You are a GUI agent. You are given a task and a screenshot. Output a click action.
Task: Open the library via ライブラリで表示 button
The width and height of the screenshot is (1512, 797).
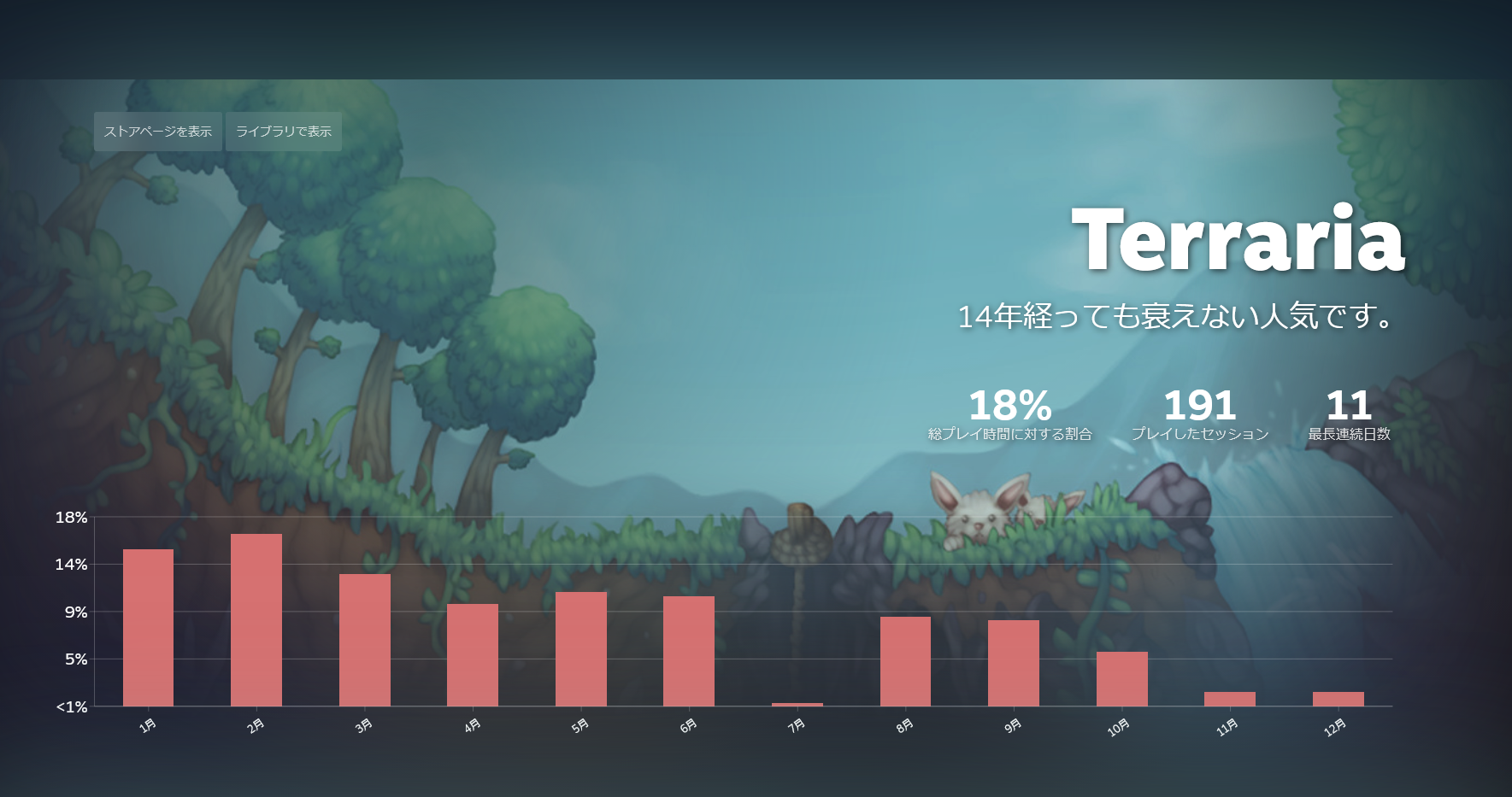(x=283, y=132)
